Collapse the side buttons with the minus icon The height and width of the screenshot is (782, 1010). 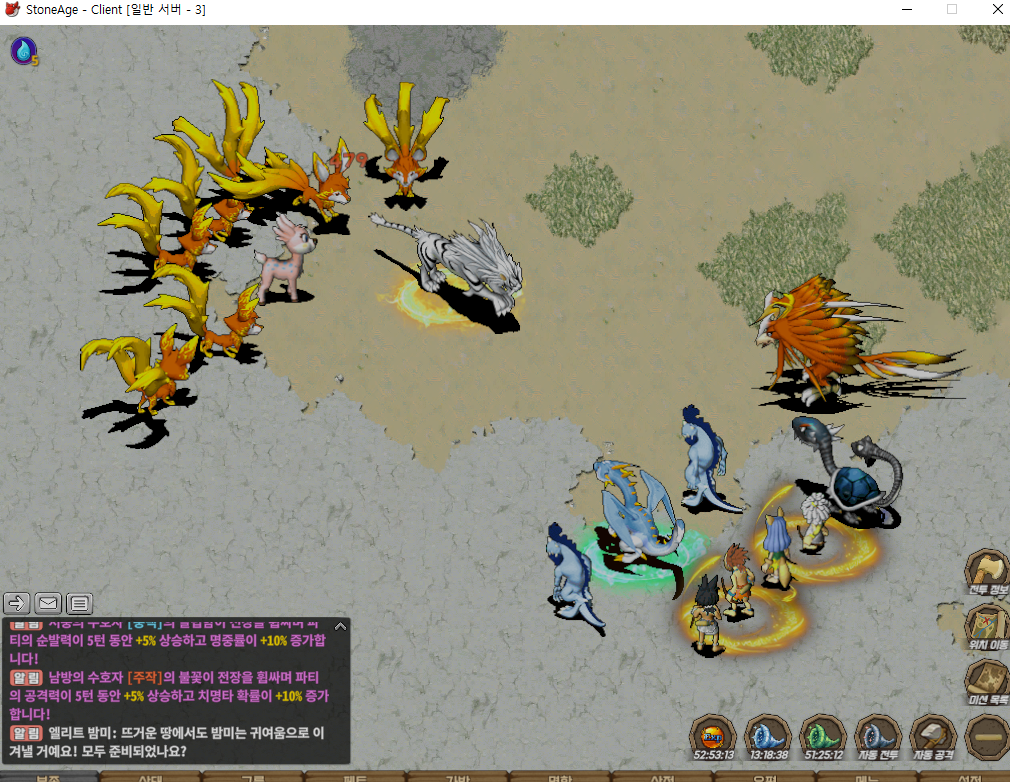987,737
